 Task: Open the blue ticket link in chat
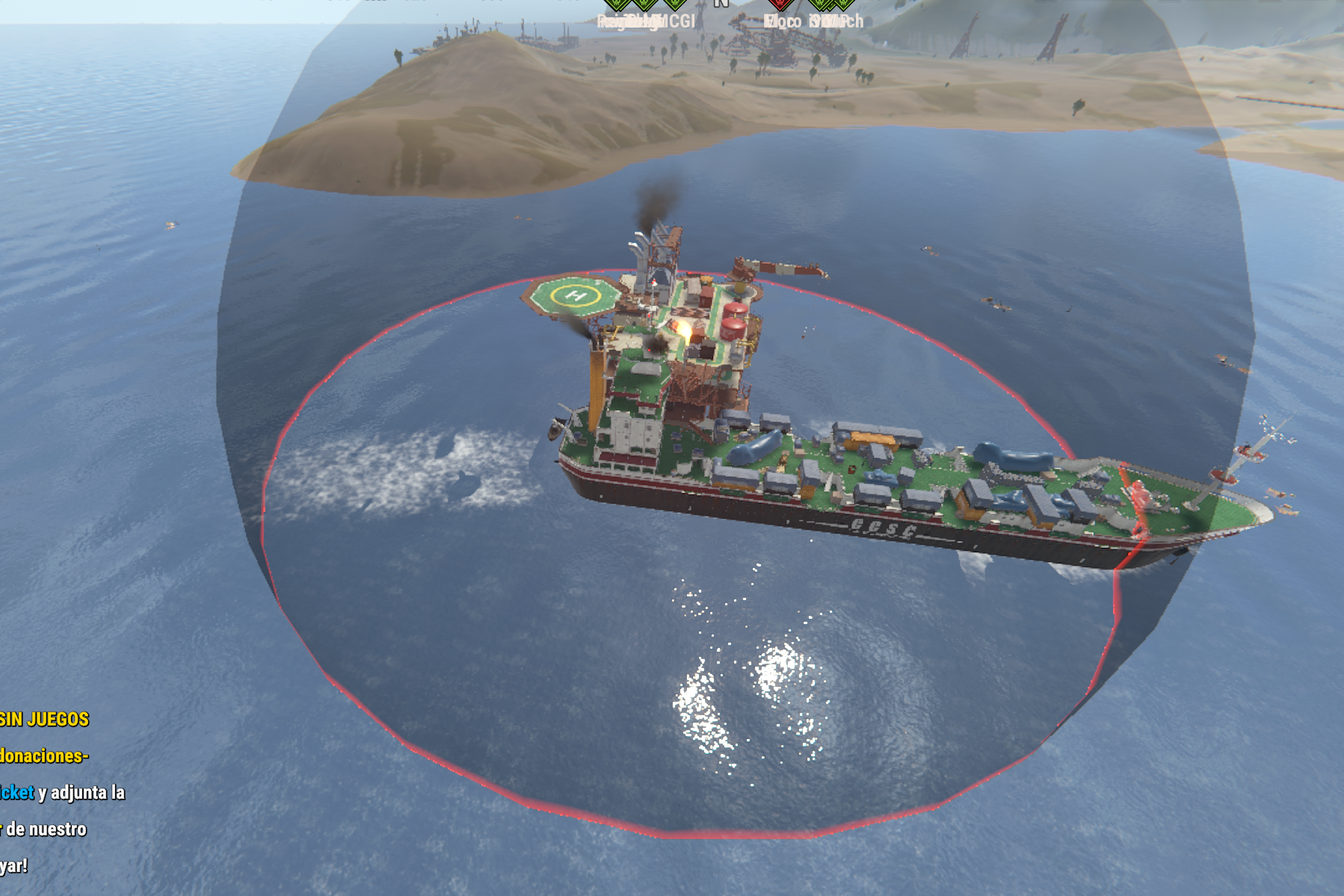click(16, 792)
